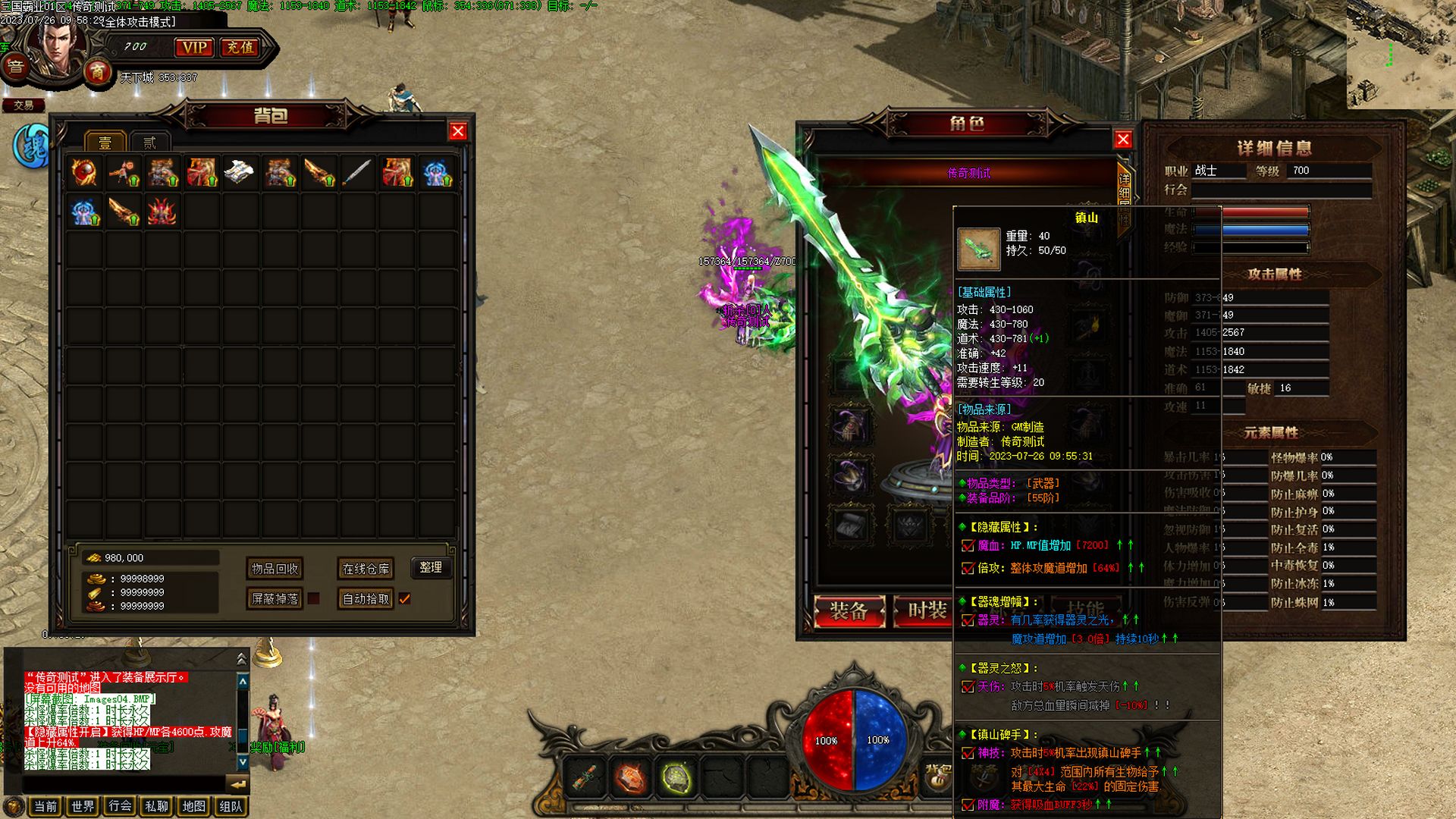
Task: Toggle the 自动拾取 auto-pickup checkbox
Action: pyautogui.click(x=405, y=599)
